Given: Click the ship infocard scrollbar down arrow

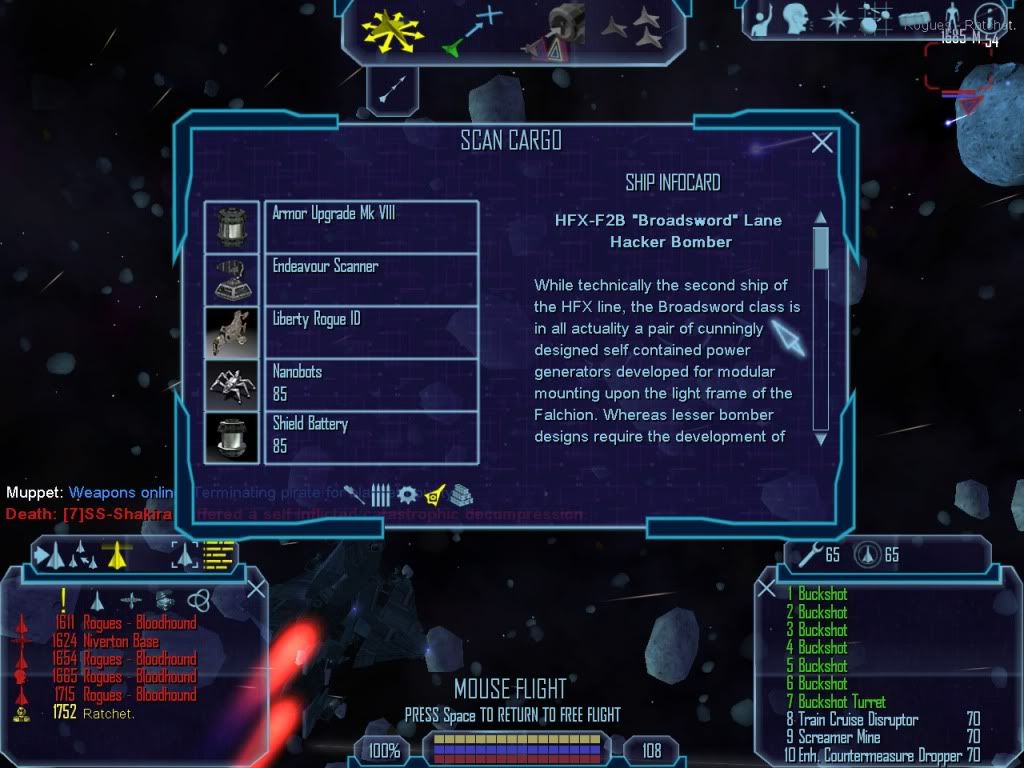Looking at the screenshot, I should [x=821, y=438].
